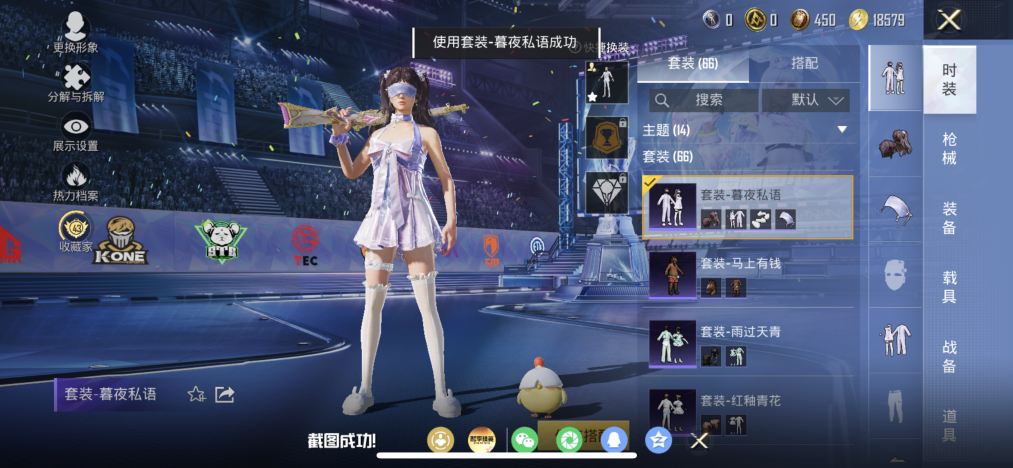Screen dimensions: 1013x468
Task: Switch to the 搭配 tab
Action: (804, 62)
